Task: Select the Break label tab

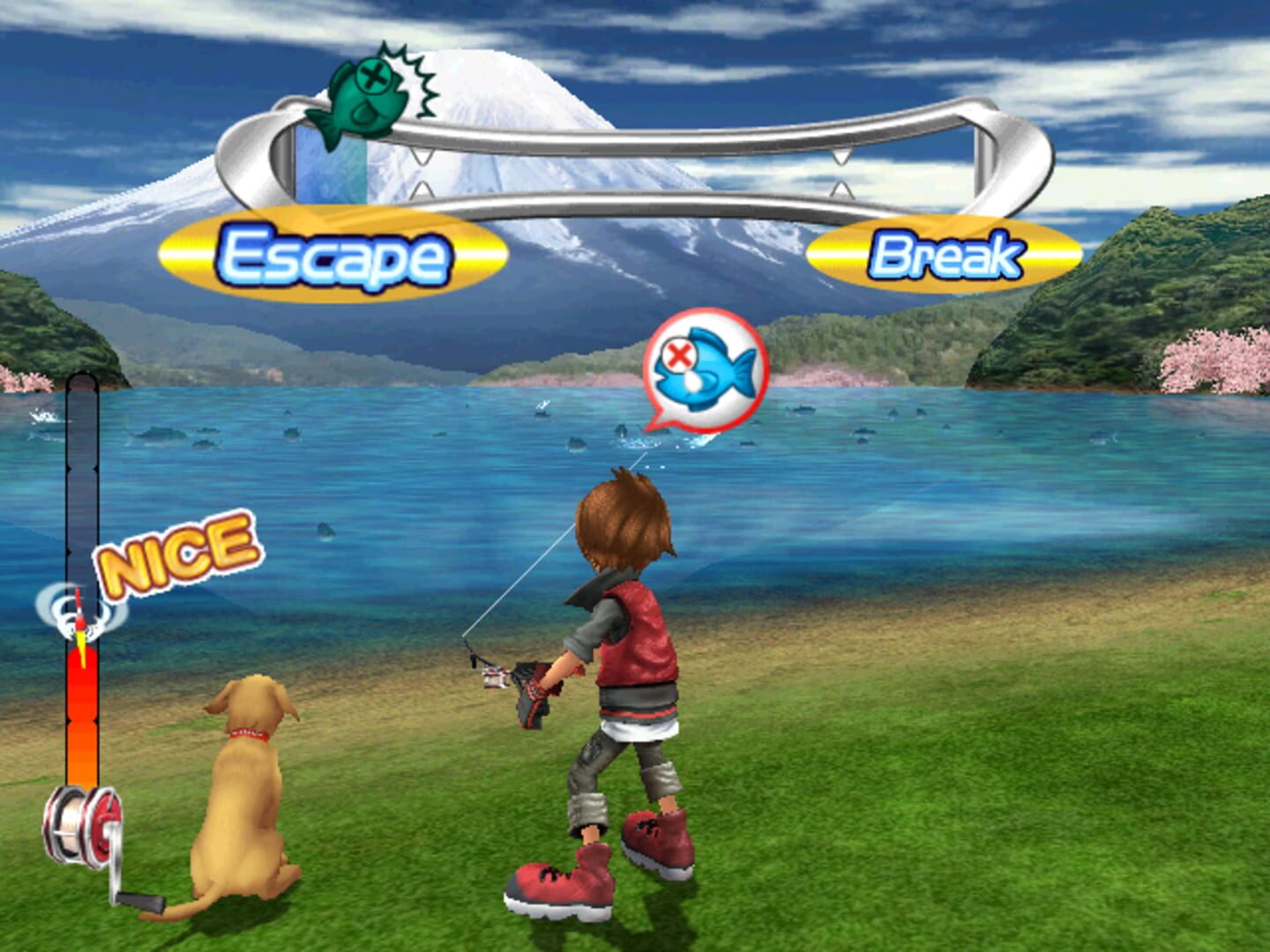Action: [x=946, y=254]
